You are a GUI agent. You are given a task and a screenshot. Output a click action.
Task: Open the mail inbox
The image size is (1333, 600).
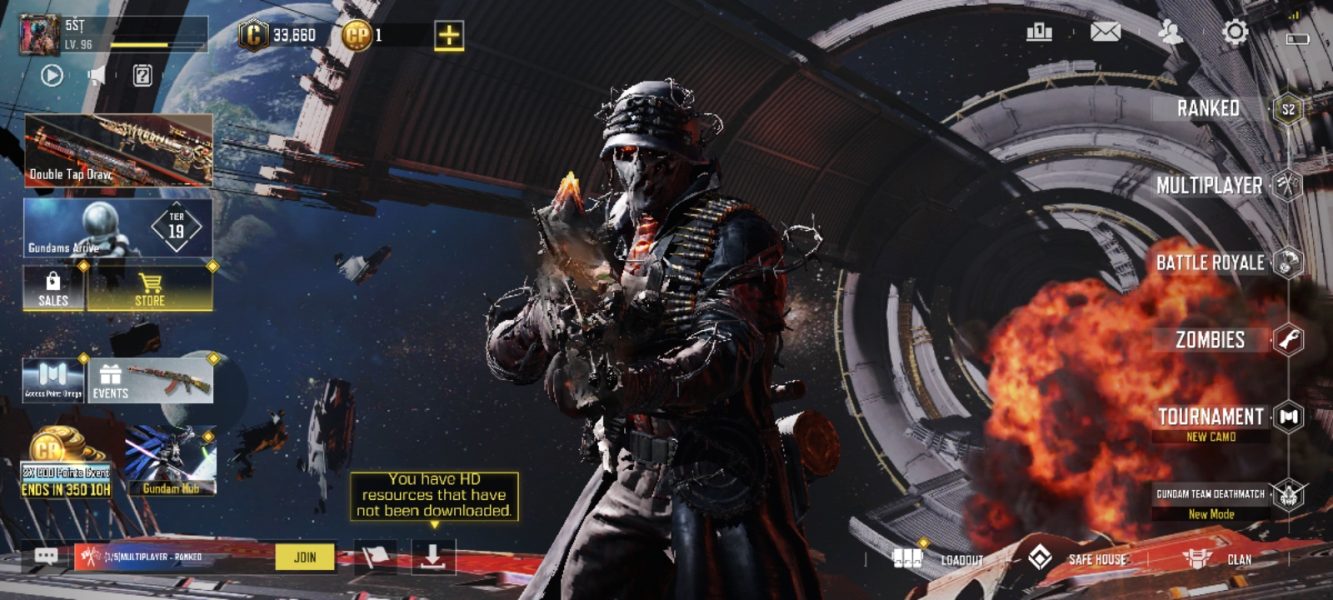(1105, 32)
